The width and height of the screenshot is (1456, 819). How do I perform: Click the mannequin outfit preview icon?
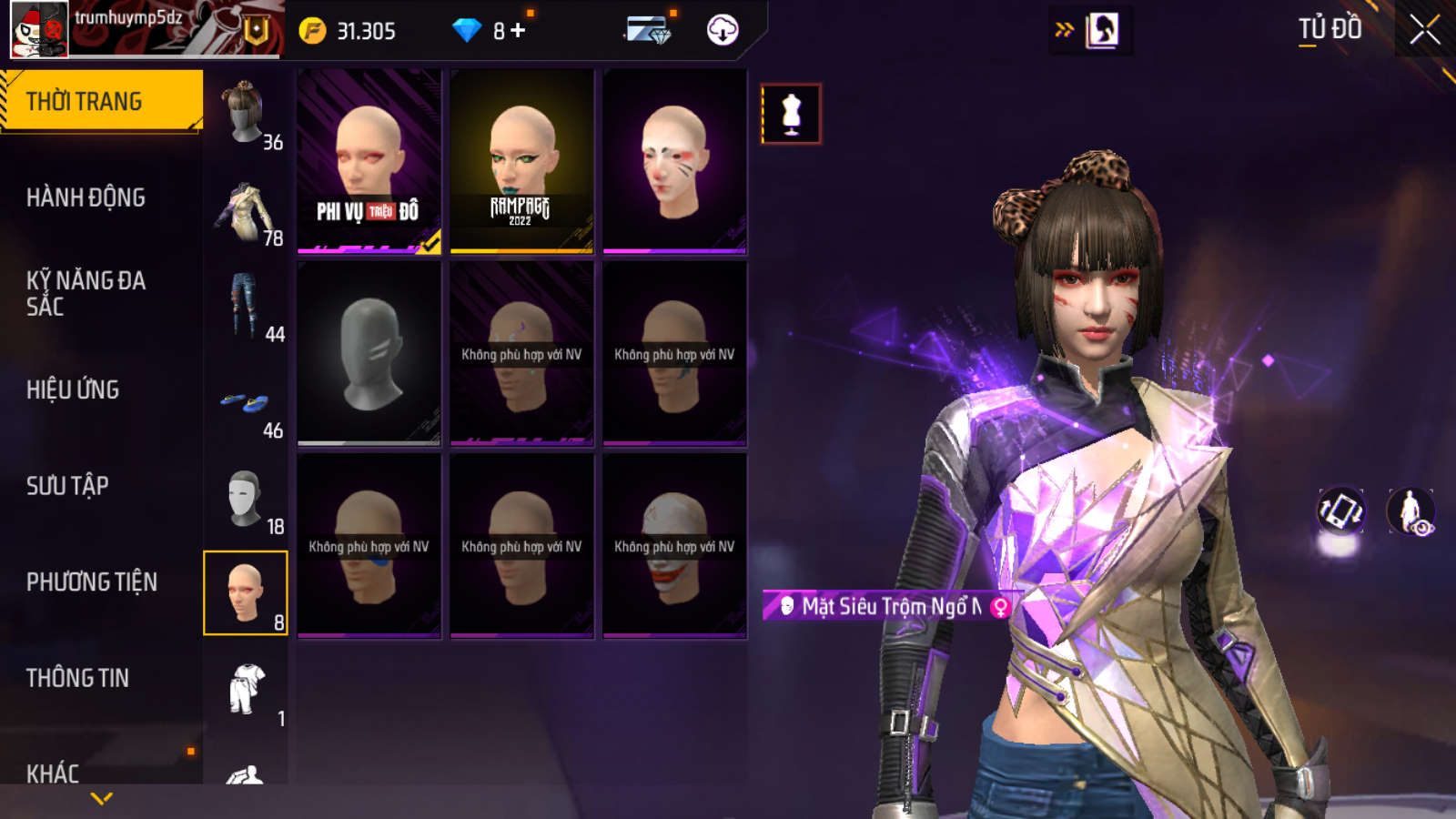coord(791,115)
